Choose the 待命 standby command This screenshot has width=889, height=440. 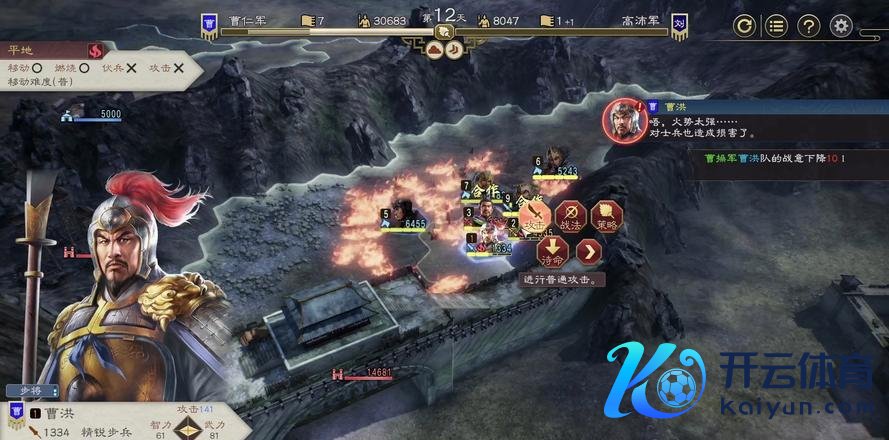pyautogui.click(x=553, y=250)
